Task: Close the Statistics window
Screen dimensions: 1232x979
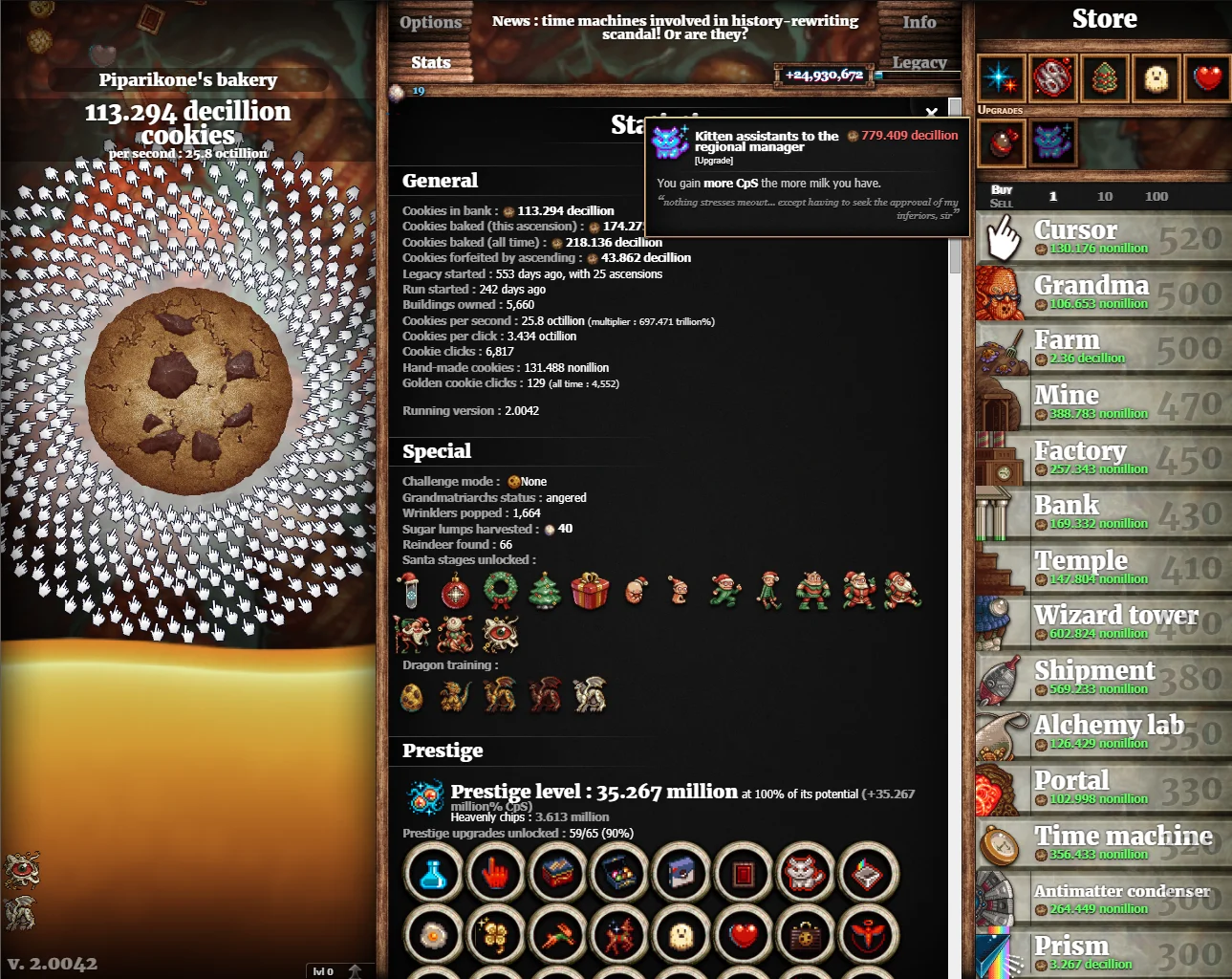Action: point(932,113)
